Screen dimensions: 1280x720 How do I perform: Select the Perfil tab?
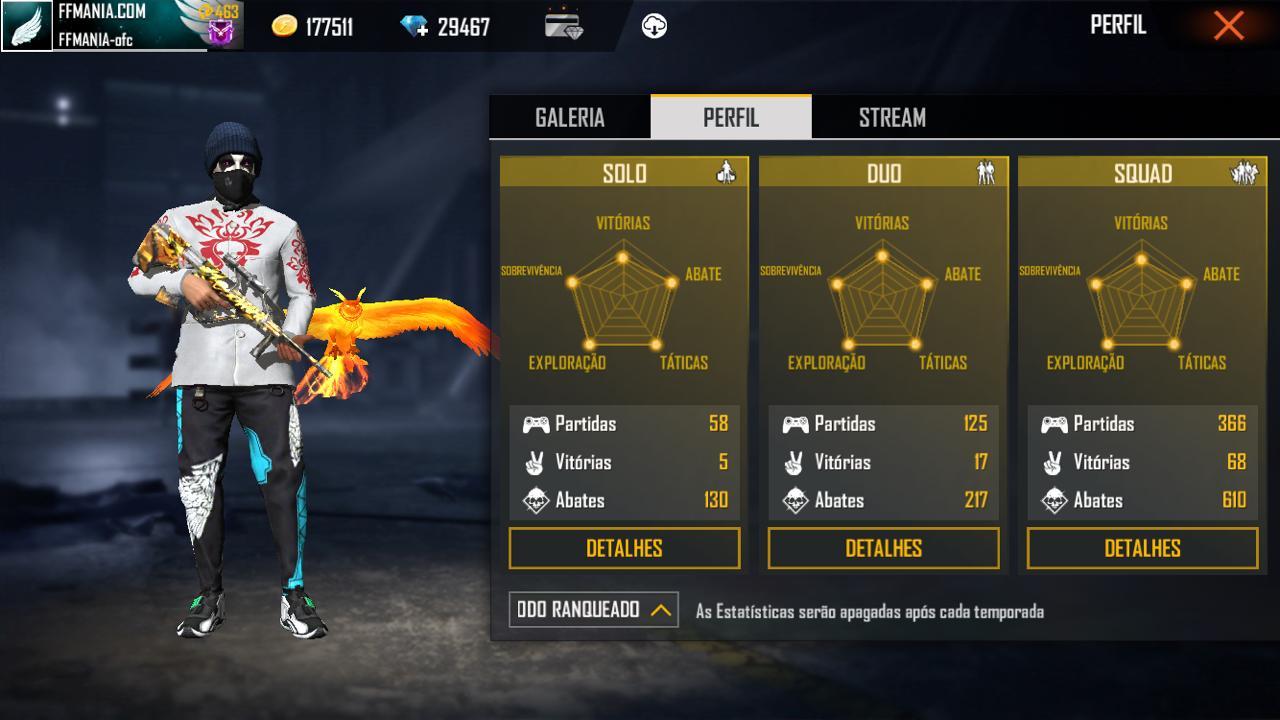(731, 118)
